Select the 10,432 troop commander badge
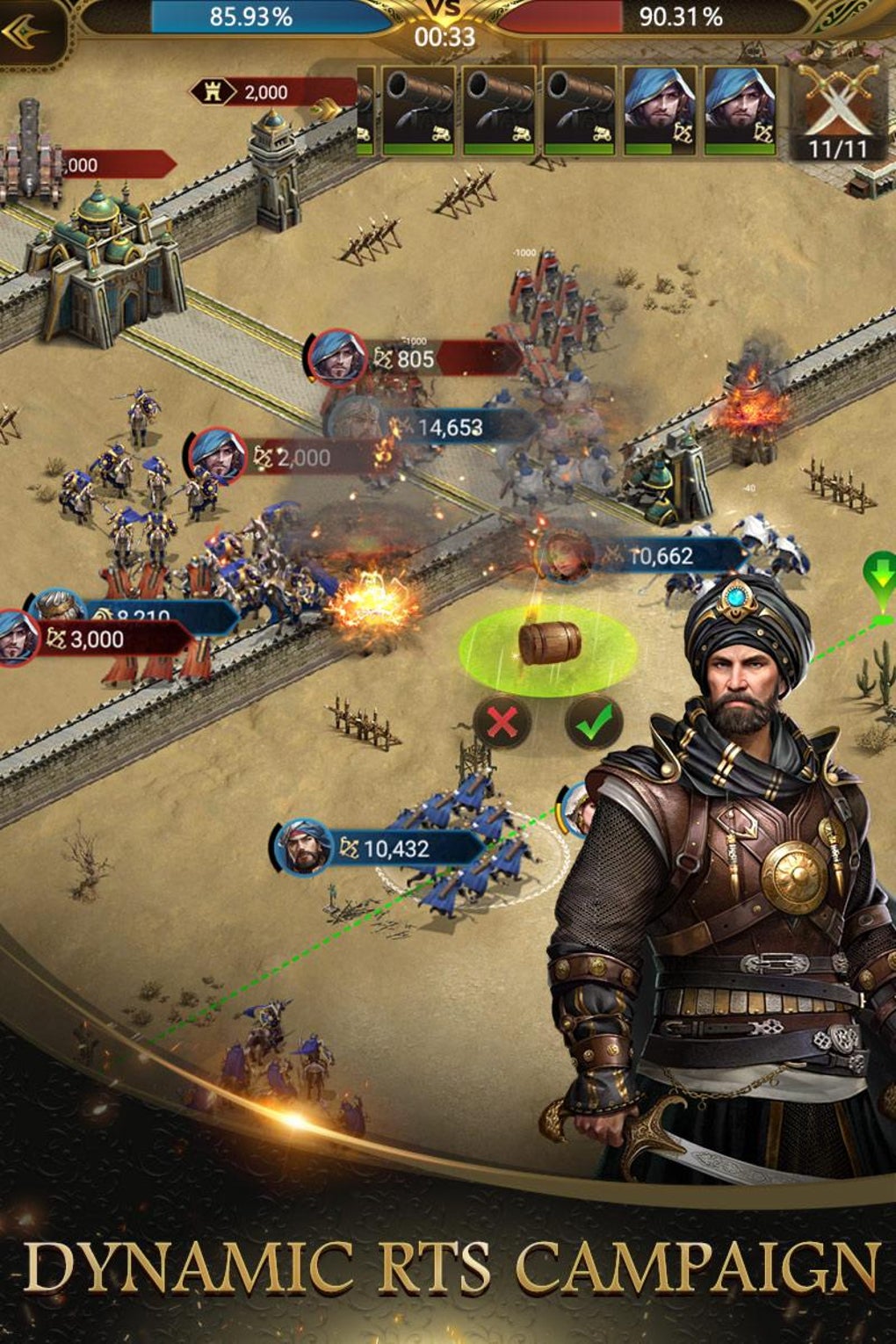Viewport: 896px width, 1344px height. click(304, 848)
